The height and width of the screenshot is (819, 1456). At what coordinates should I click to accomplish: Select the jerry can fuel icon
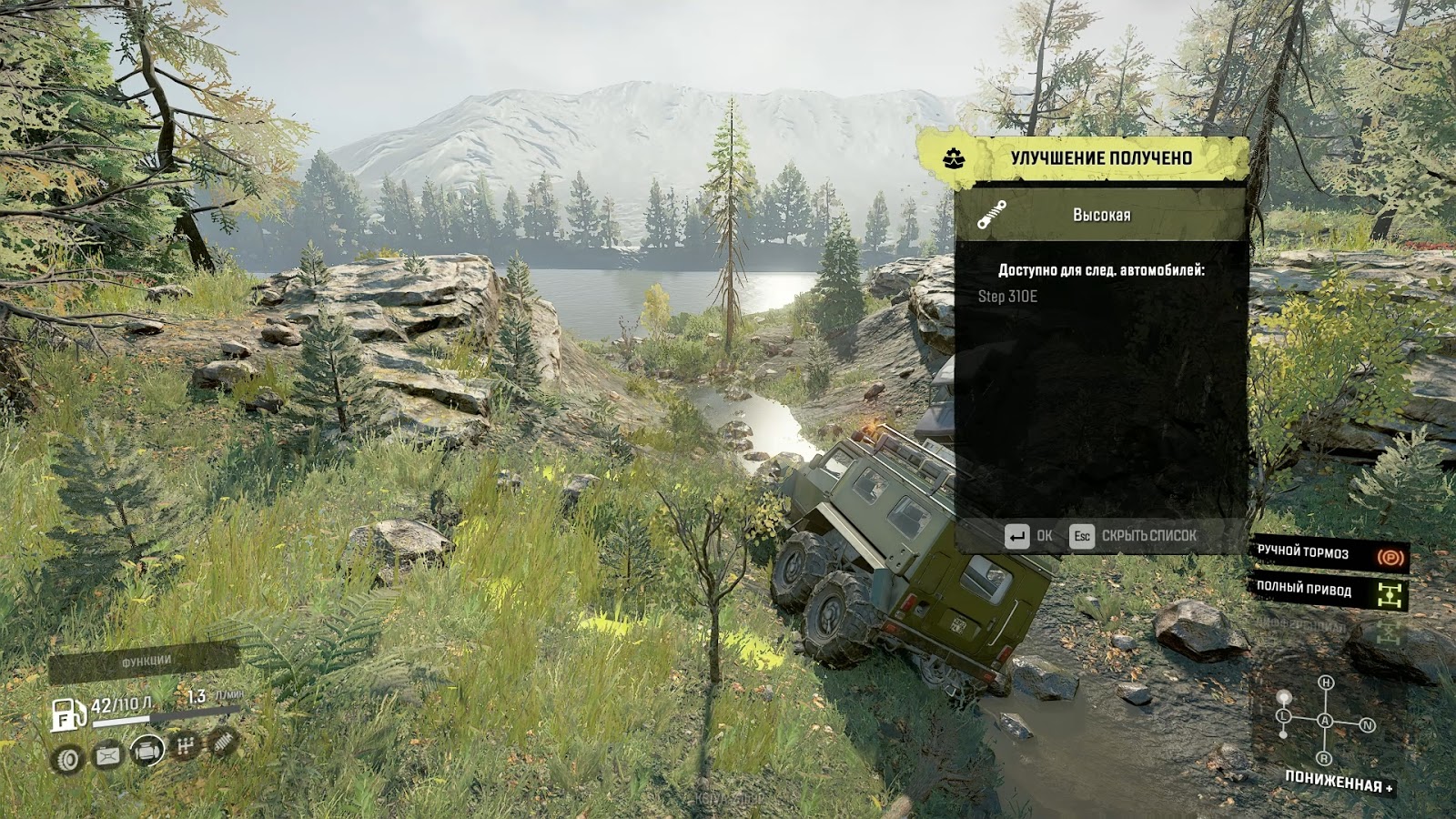click(107, 755)
